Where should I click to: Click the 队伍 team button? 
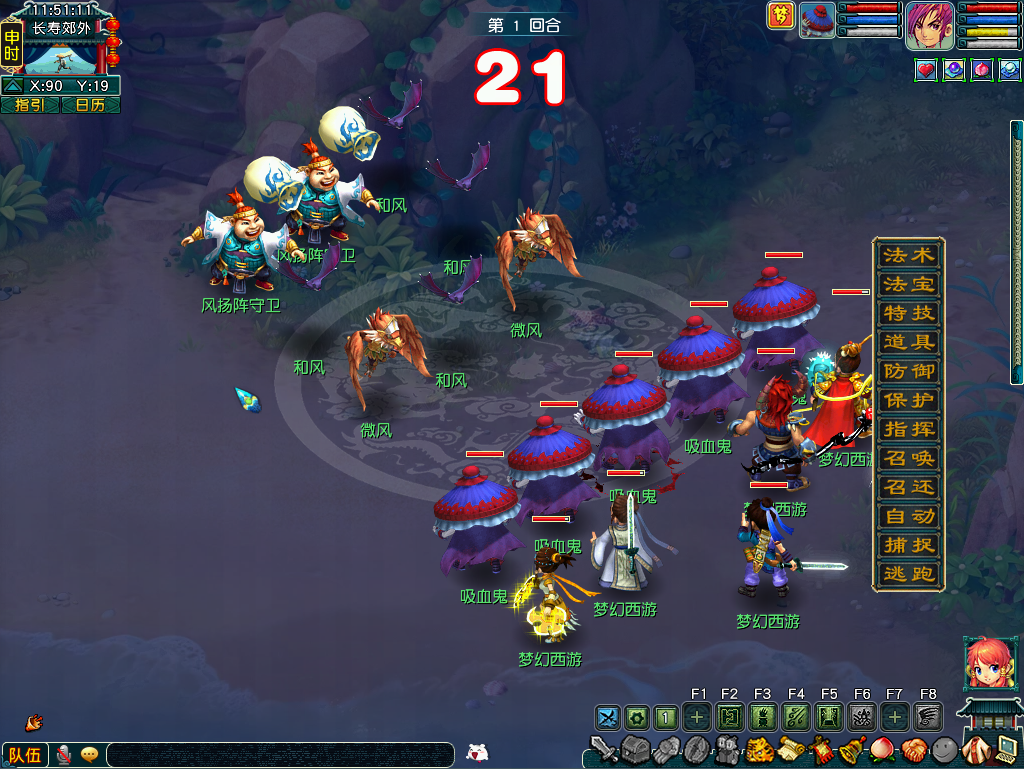click(x=25, y=755)
